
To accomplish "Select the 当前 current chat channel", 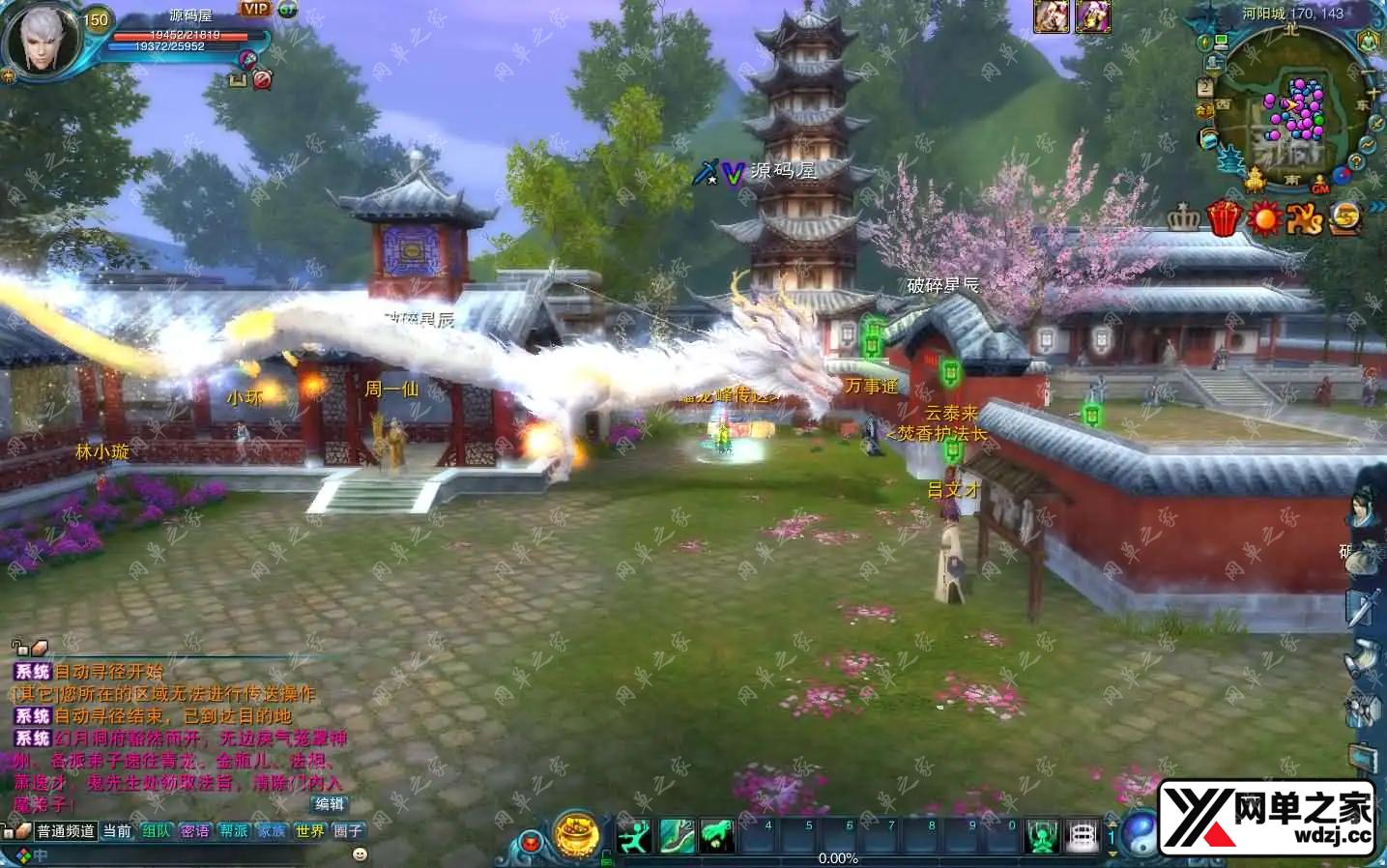I will 117,831.
